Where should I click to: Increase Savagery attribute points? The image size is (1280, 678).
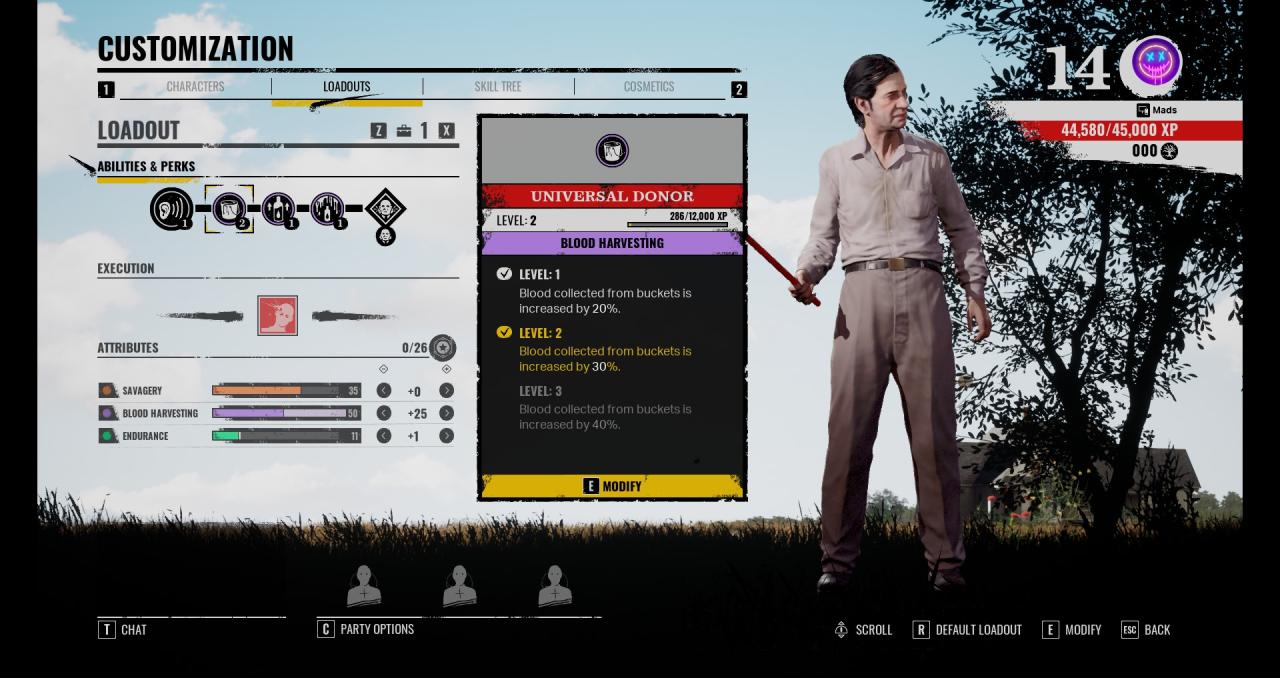446,391
